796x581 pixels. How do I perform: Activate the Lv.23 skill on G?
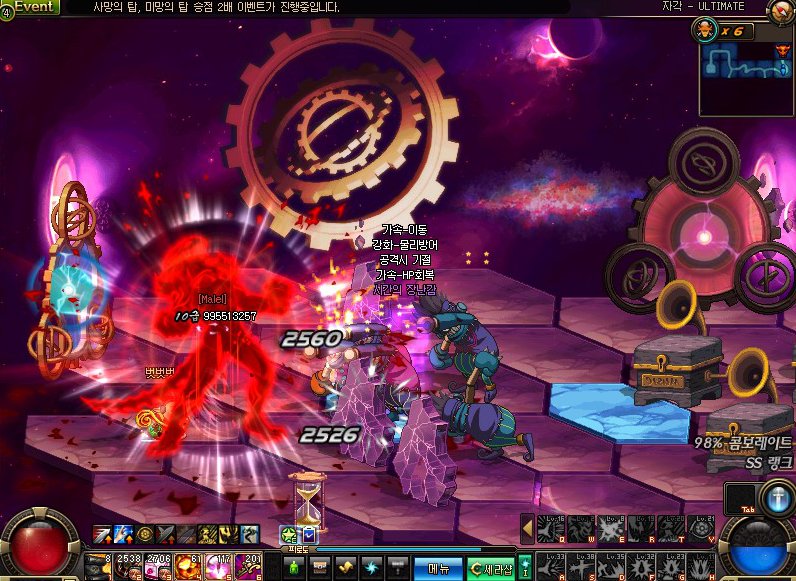672,566
